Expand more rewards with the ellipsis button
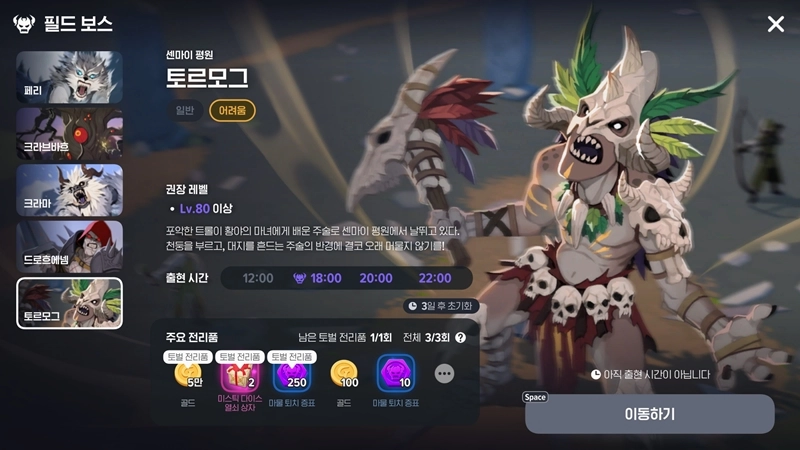 click(x=444, y=373)
